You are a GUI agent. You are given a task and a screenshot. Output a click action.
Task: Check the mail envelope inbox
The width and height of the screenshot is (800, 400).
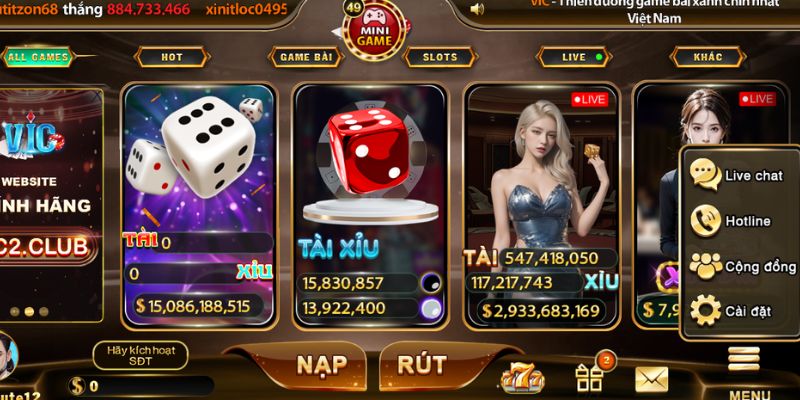pos(651,379)
